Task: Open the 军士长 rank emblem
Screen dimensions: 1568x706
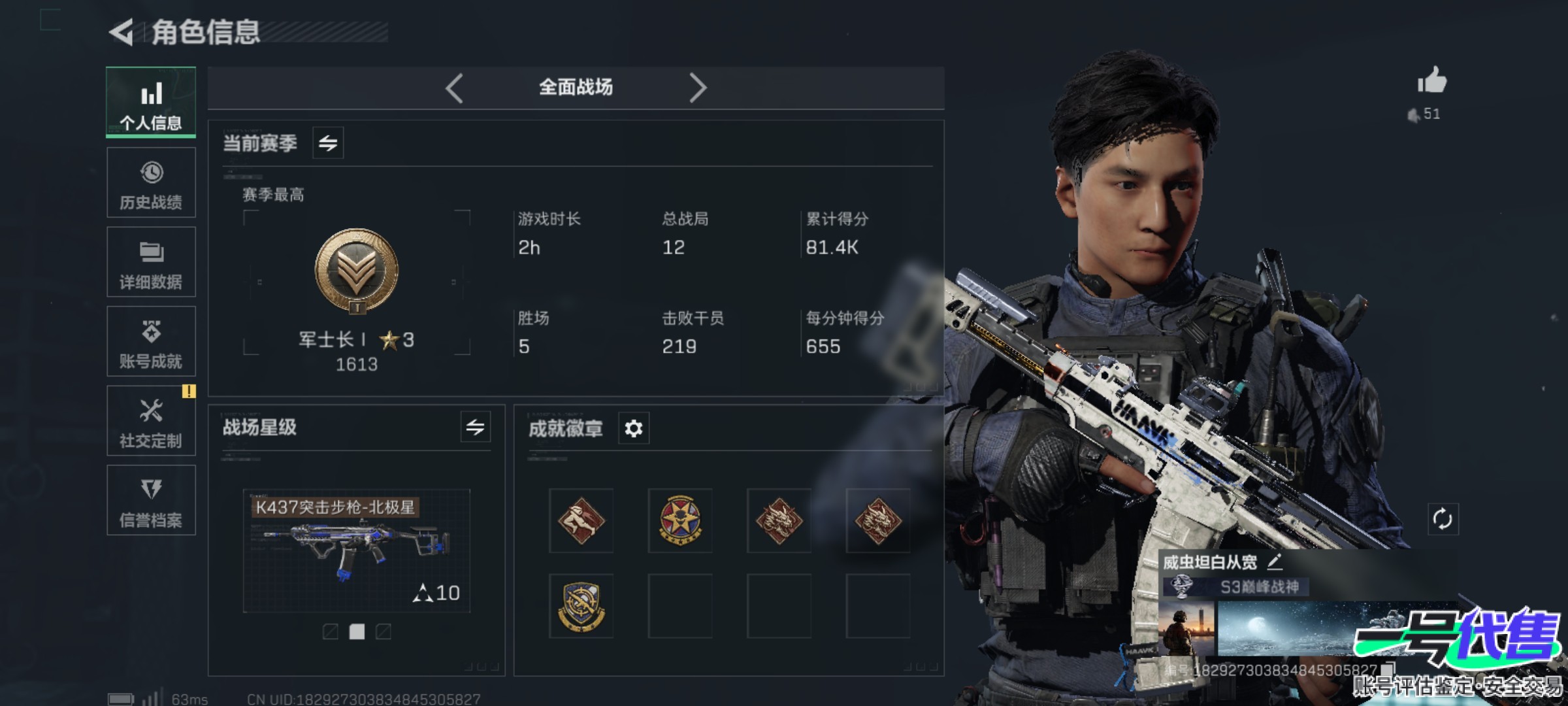Action: (357, 270)
